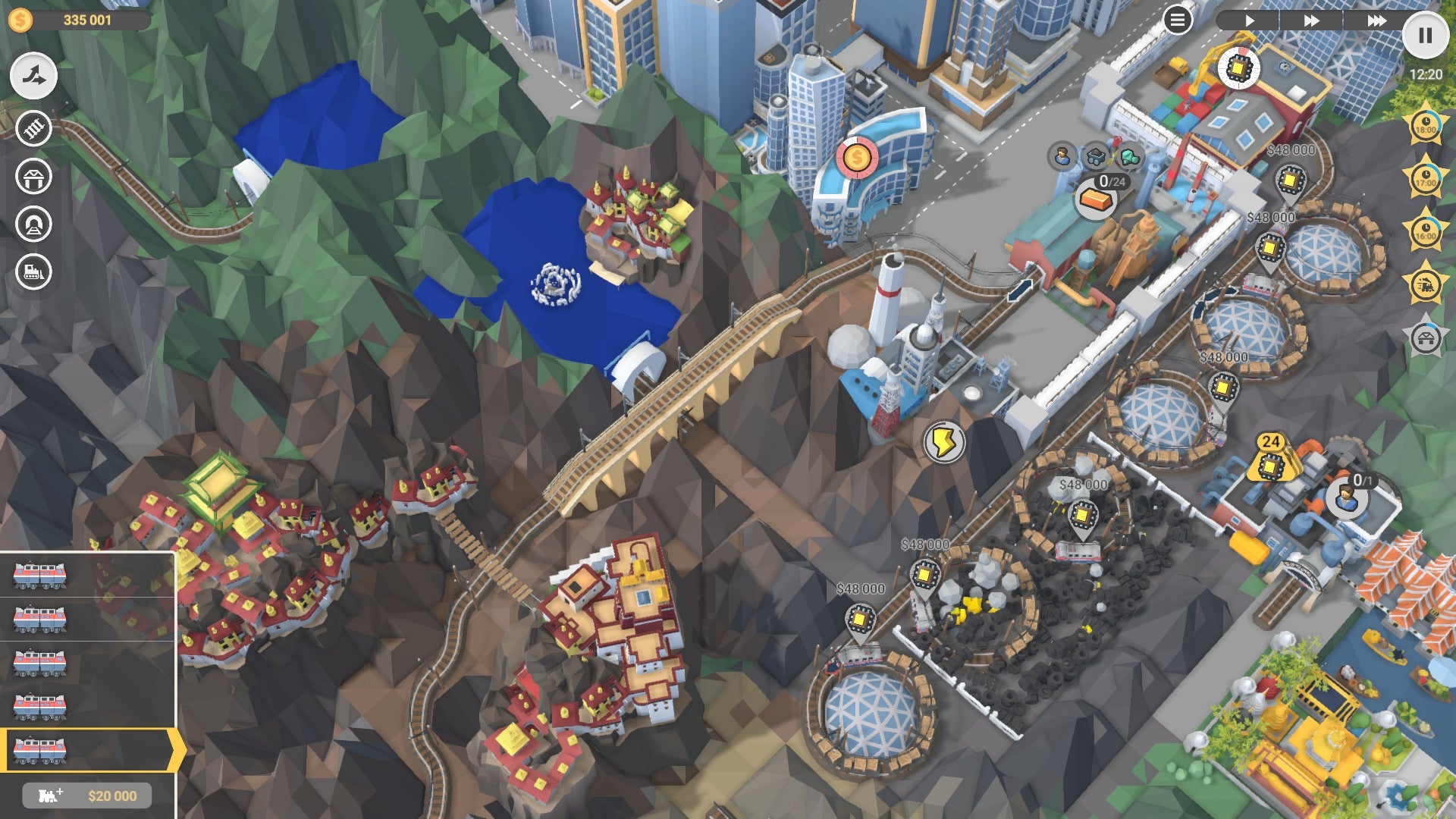Select the rail building tool
Image resolution: width=1456 pixels, height=819 pixels.
(32, 127)
